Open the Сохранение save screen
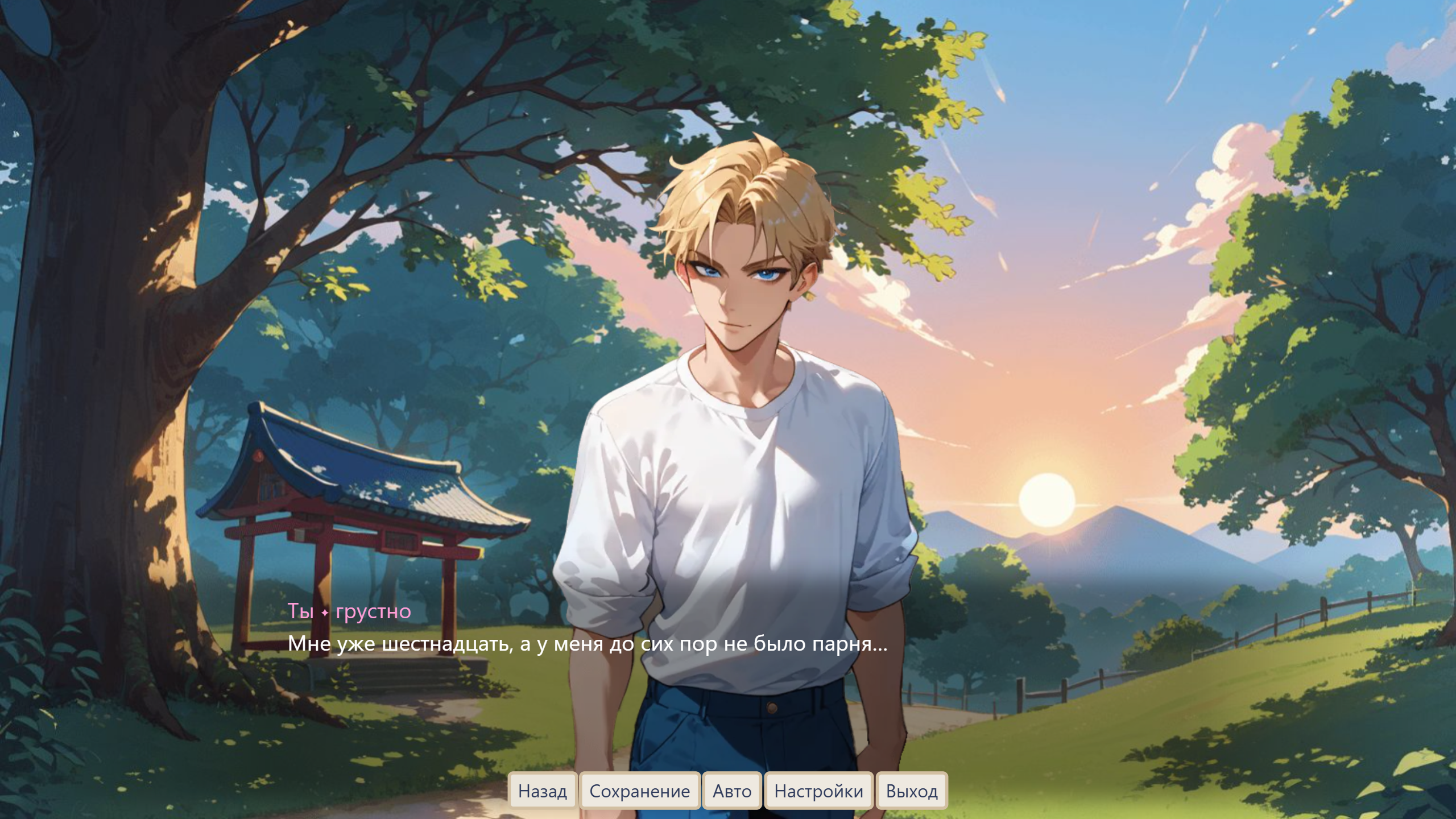The image size is (1456, 819). pyautogui.click(x=639, y=791)
